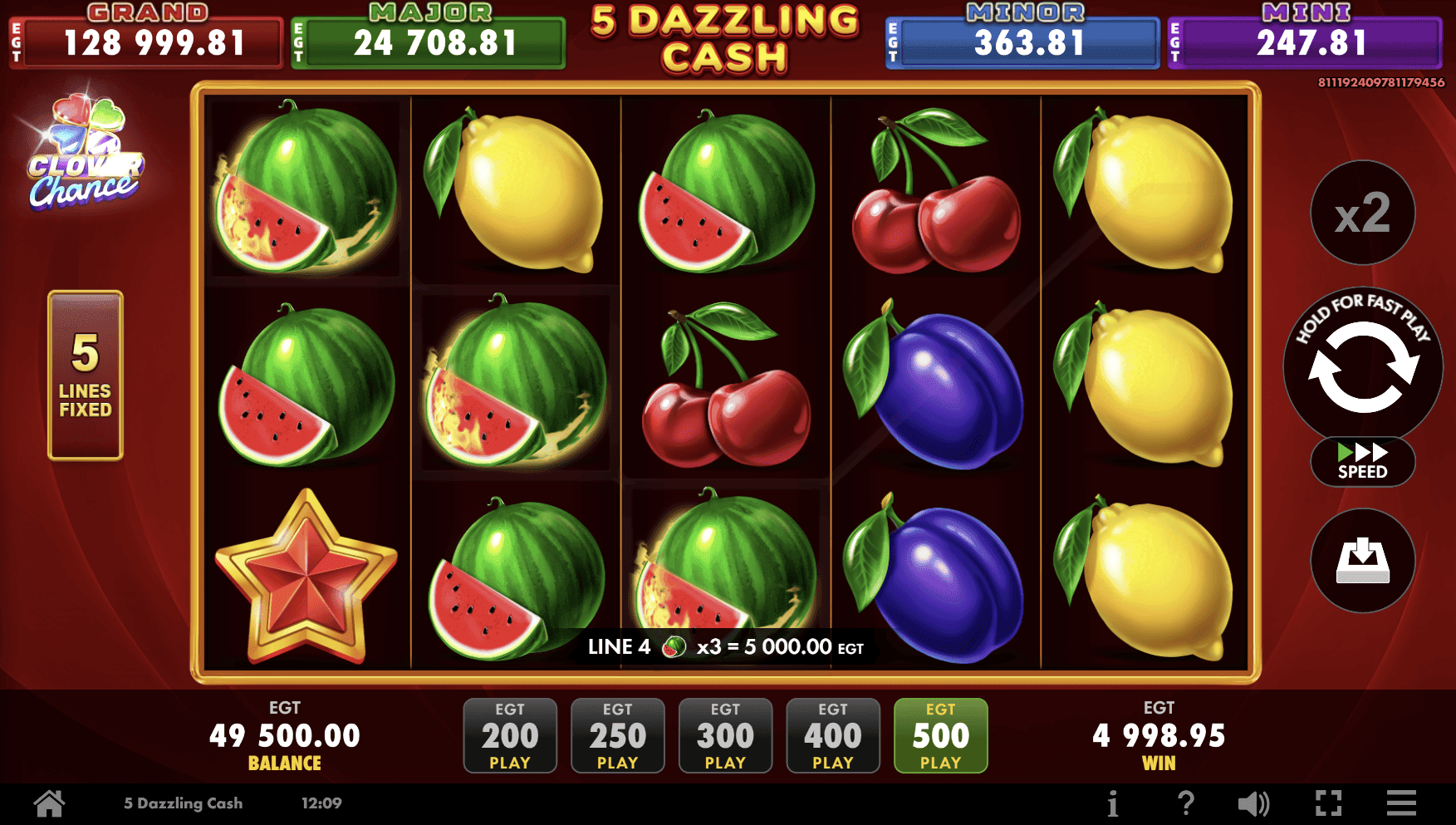Viewport: 1456px width, 825px height.
Task: Choose the 200 play bet button
Action: 509,735
